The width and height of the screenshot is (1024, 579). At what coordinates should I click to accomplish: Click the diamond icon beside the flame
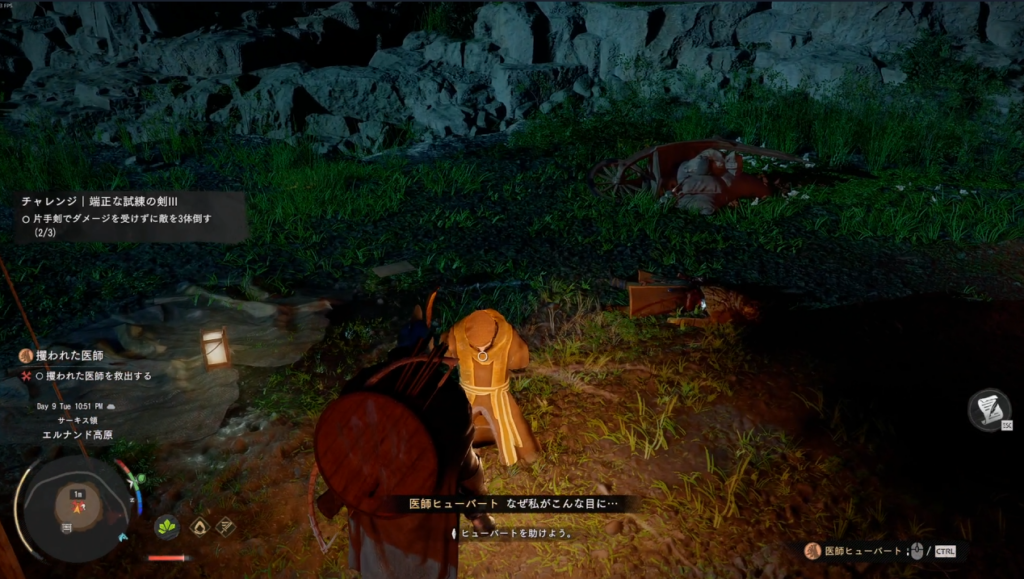click(226, 526)
